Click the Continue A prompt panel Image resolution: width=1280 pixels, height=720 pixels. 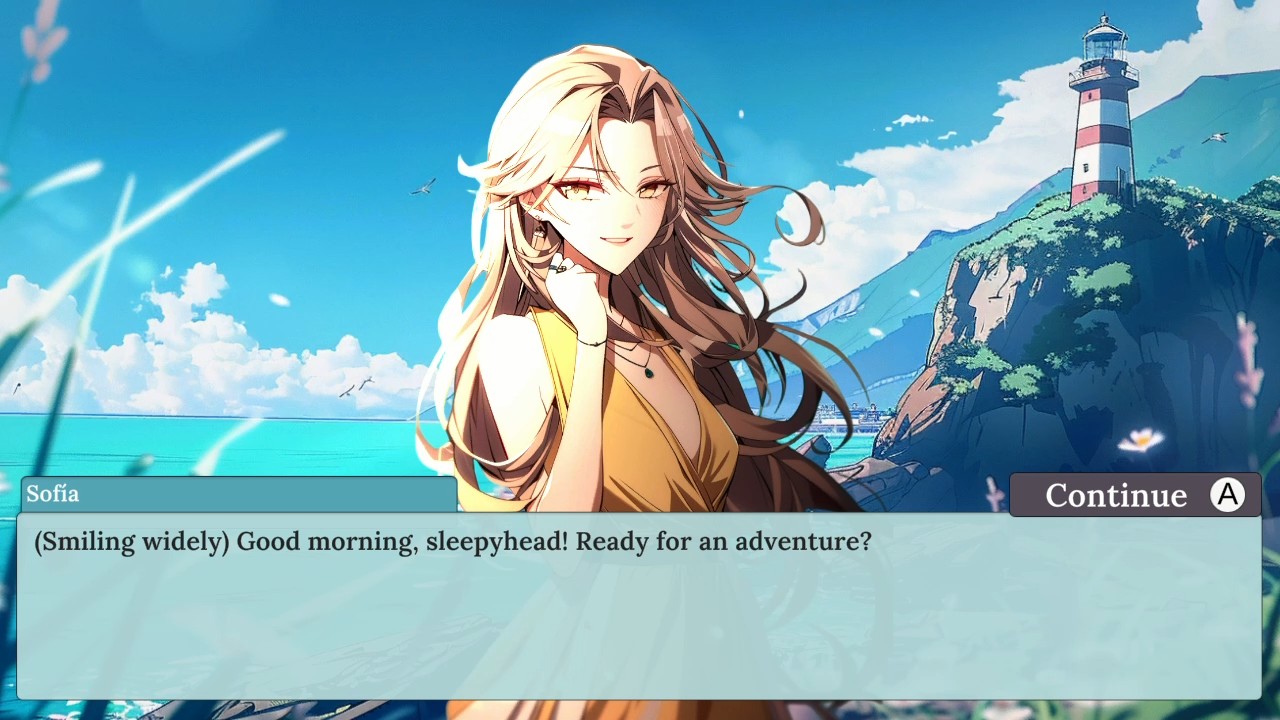pos(1135,494)
